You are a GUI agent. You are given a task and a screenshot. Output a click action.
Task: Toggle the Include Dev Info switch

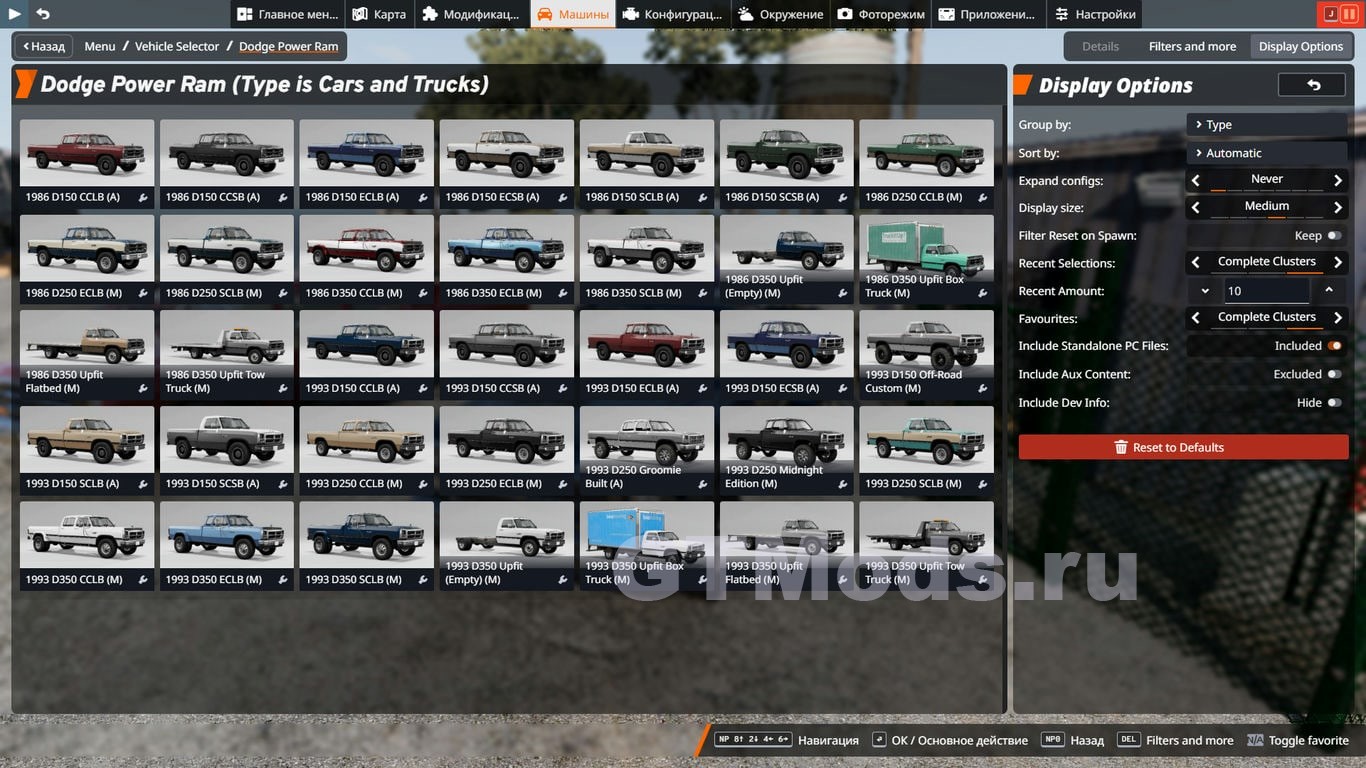(1334, 402)
